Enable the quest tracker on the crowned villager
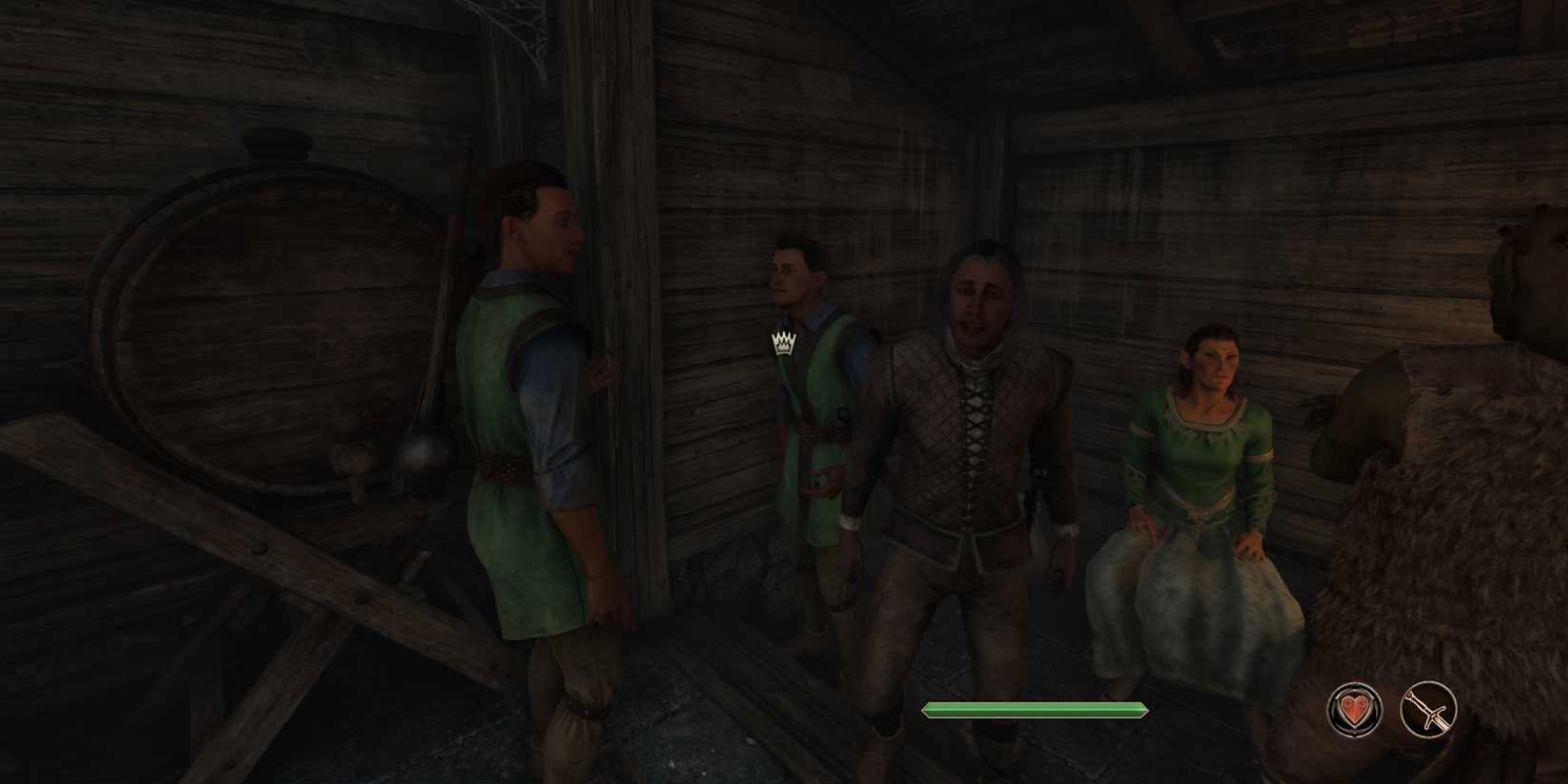Viewport: 1568px width, 784px height. click(781, 344)
